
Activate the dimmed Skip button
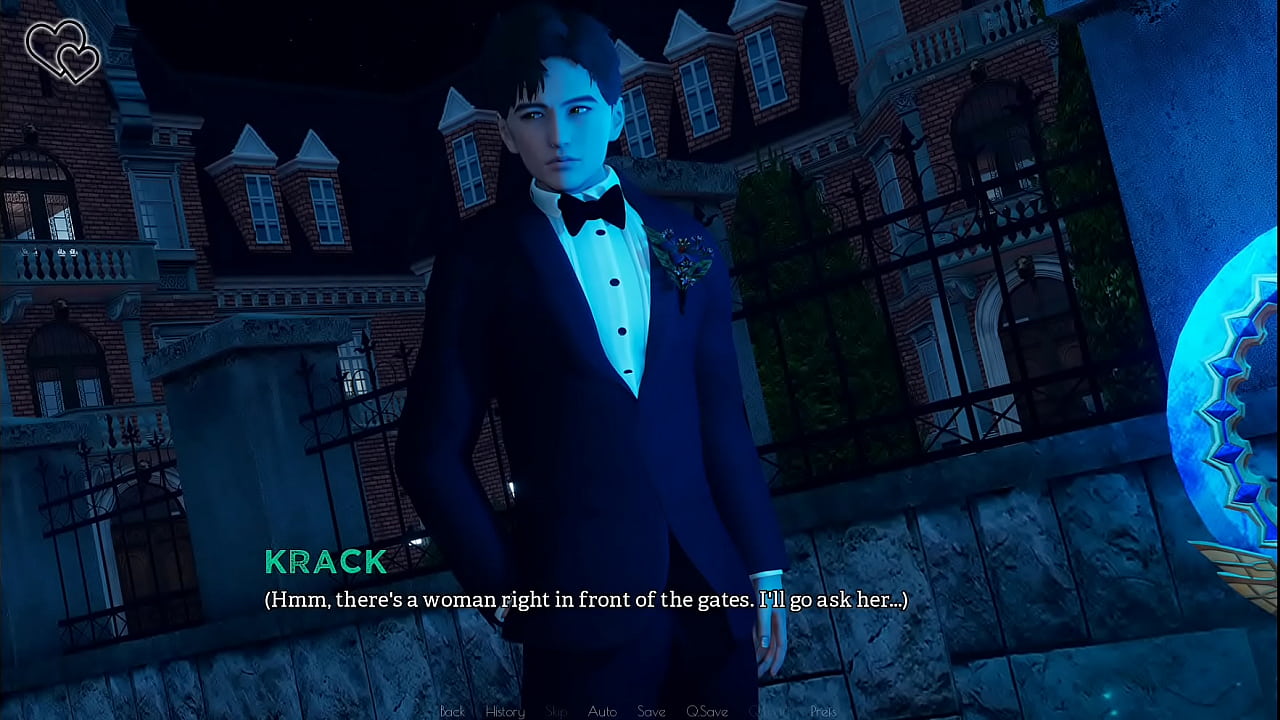(x=556, y=711)
